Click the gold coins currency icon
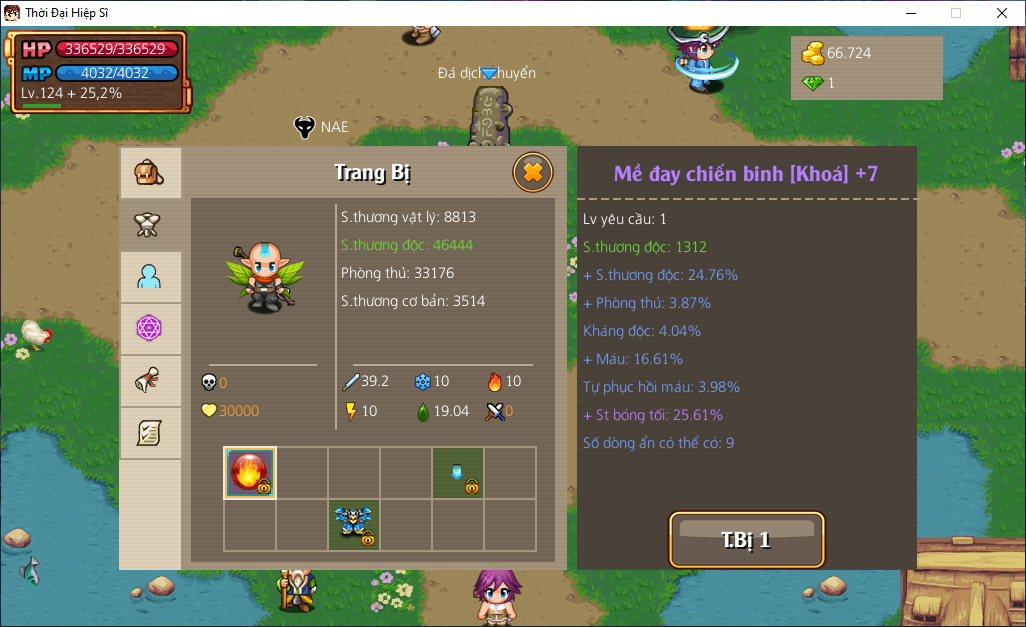1026x627 pixels. (813, 52)
